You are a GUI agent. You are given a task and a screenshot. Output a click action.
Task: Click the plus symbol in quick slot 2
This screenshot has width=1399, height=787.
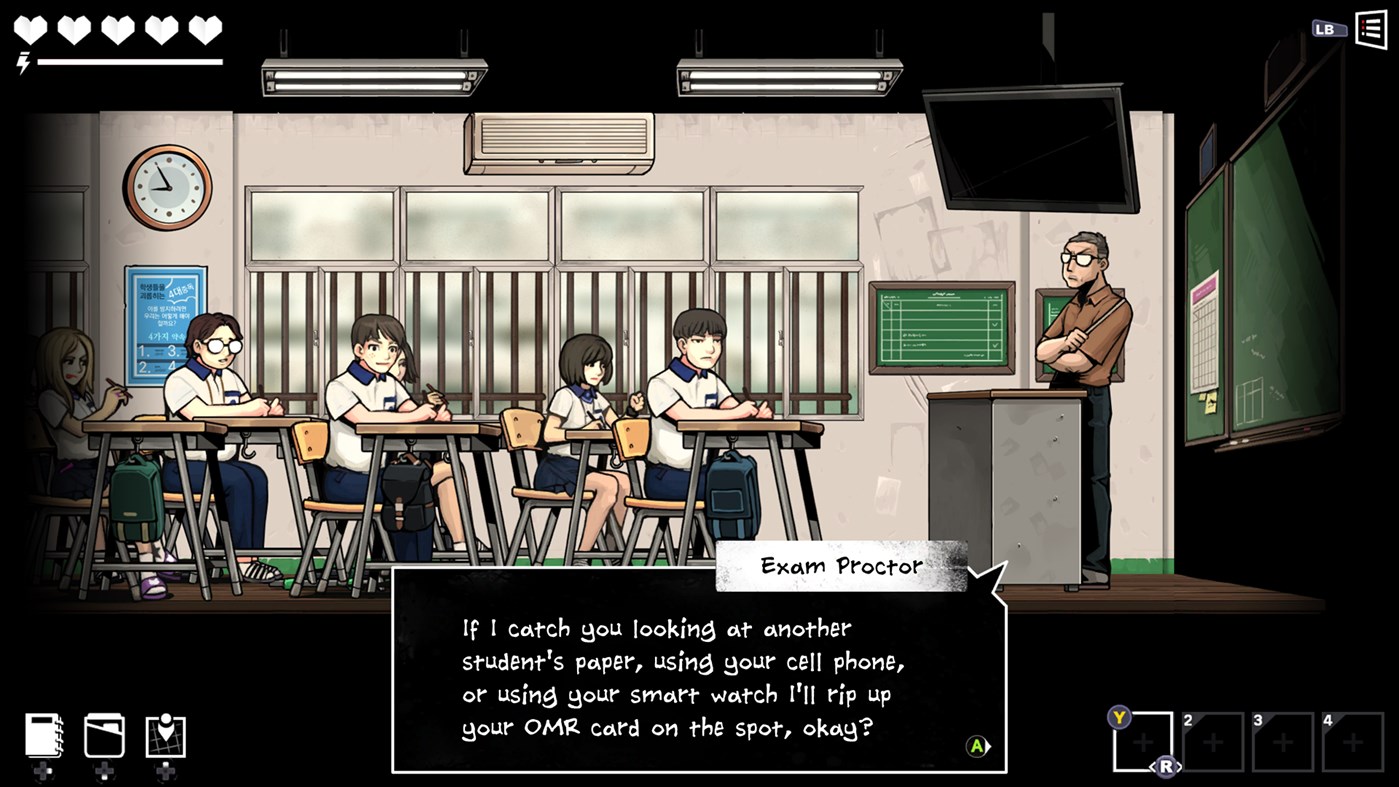tap(1212, 740)
